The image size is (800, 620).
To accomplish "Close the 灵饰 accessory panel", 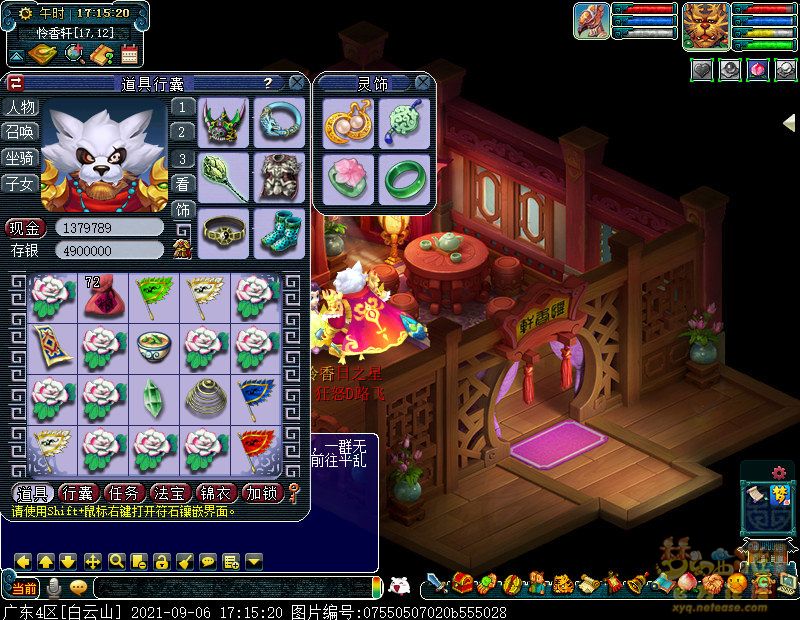I will (x=423, y=83).
